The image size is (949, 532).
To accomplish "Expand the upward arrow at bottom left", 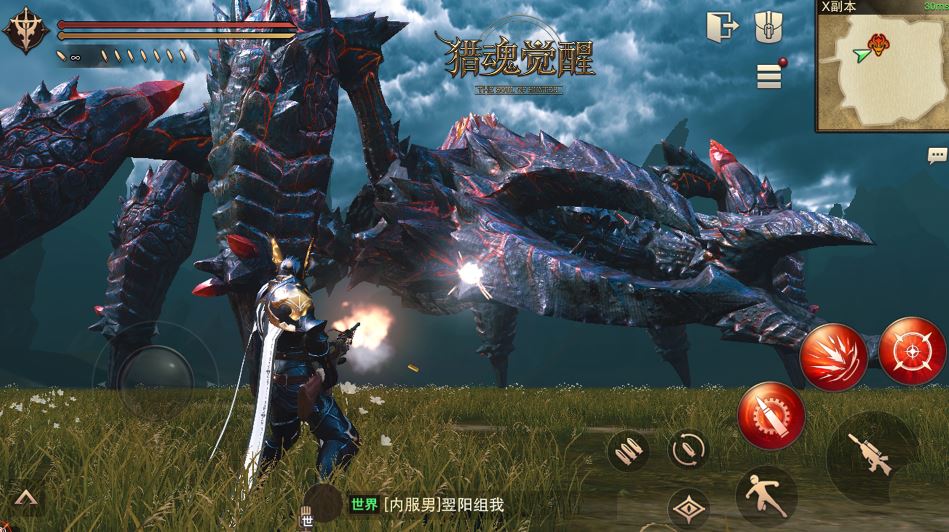I will 26,498.
